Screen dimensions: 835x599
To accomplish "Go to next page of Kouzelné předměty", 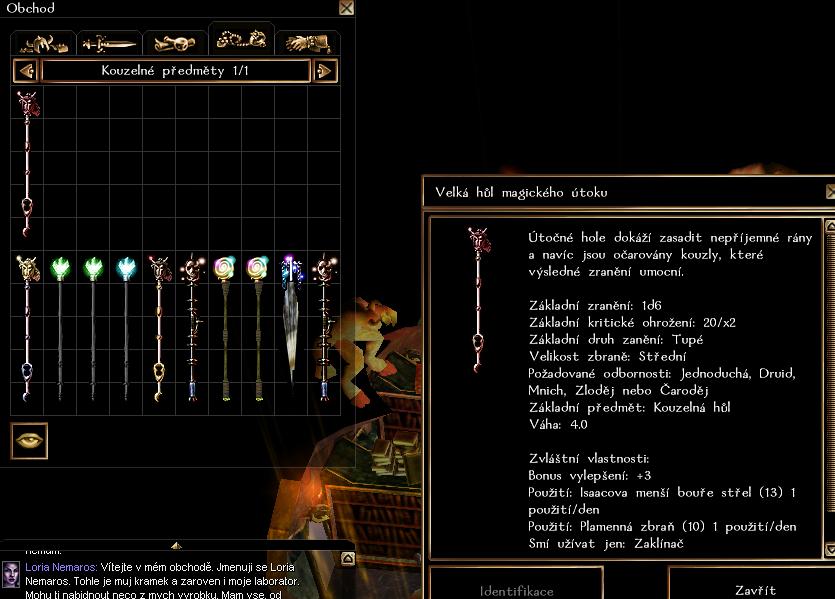I will (x=325, y=71).
